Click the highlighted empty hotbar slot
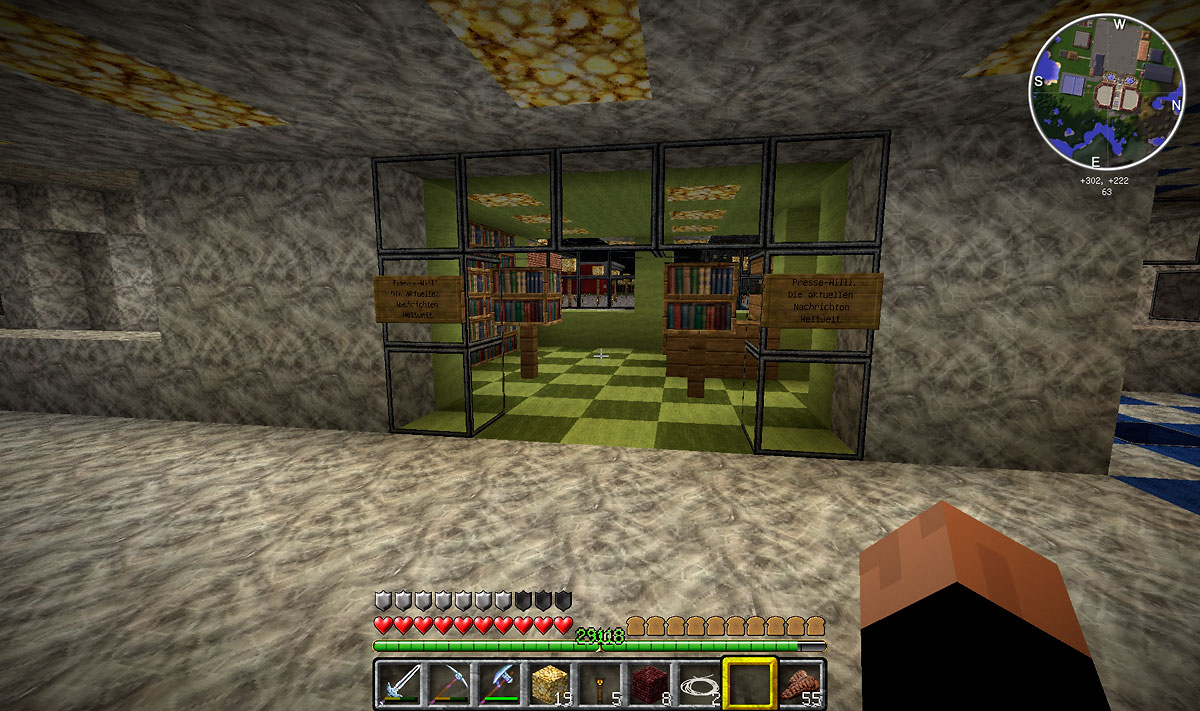Viewport: 1200px width, 711px height. (750, 684)
